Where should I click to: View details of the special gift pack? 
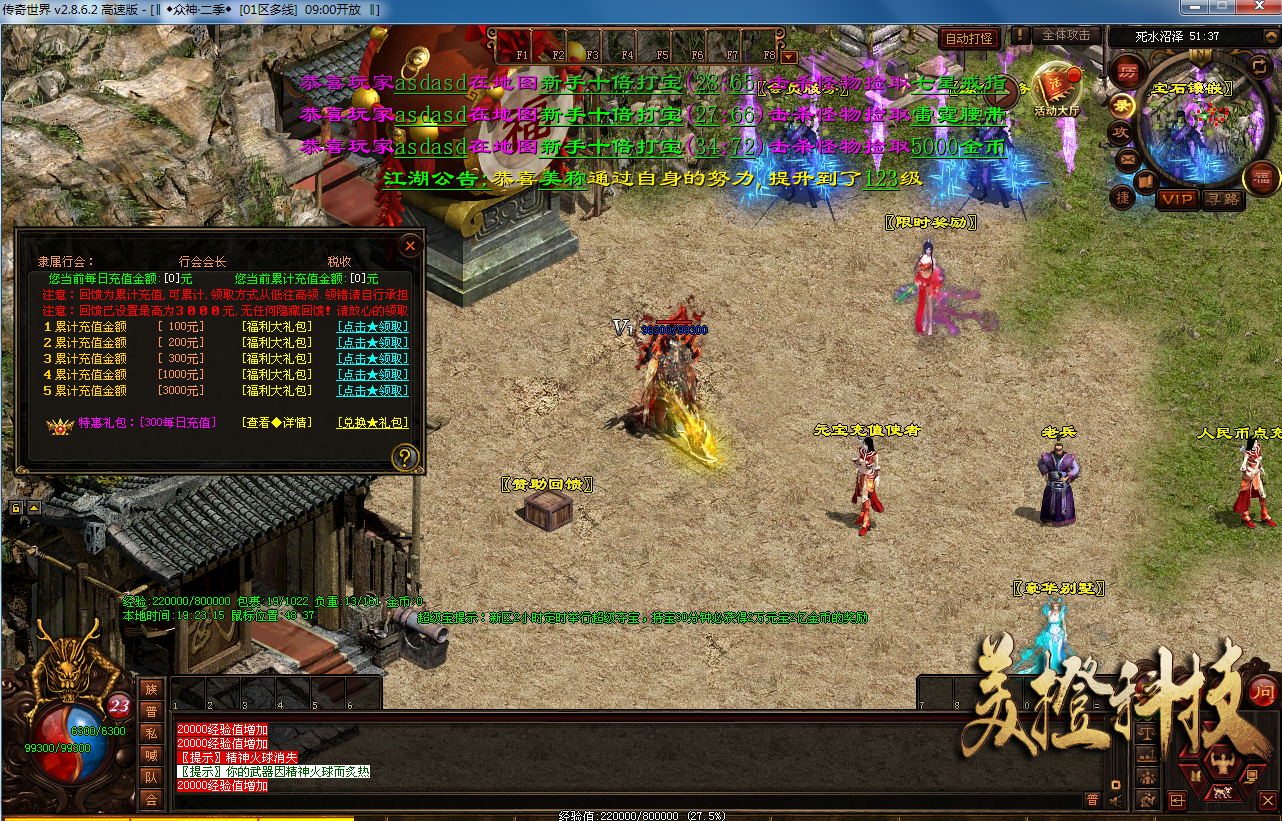[x=276, y=422]
